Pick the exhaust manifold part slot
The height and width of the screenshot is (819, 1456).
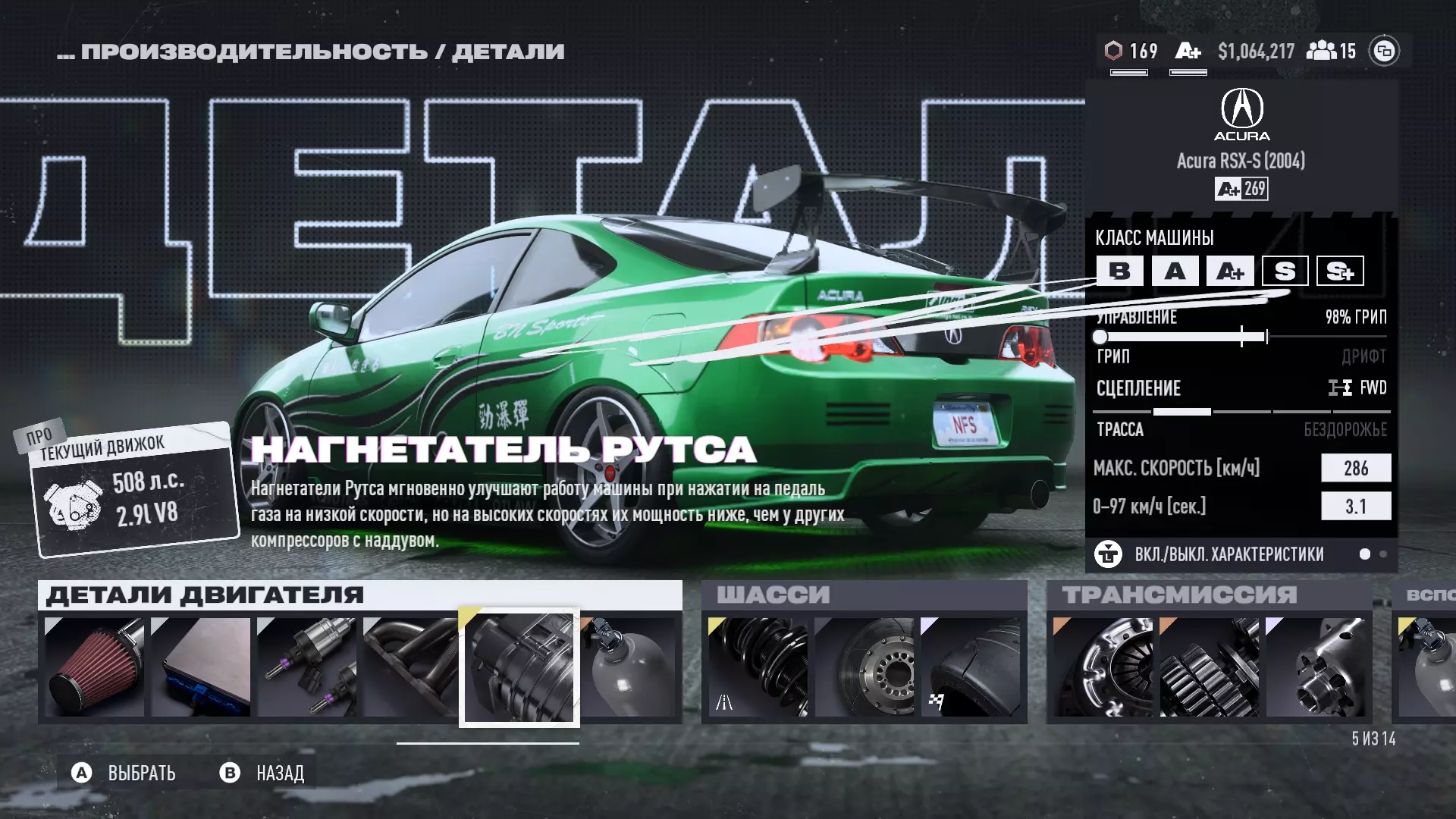411,667
